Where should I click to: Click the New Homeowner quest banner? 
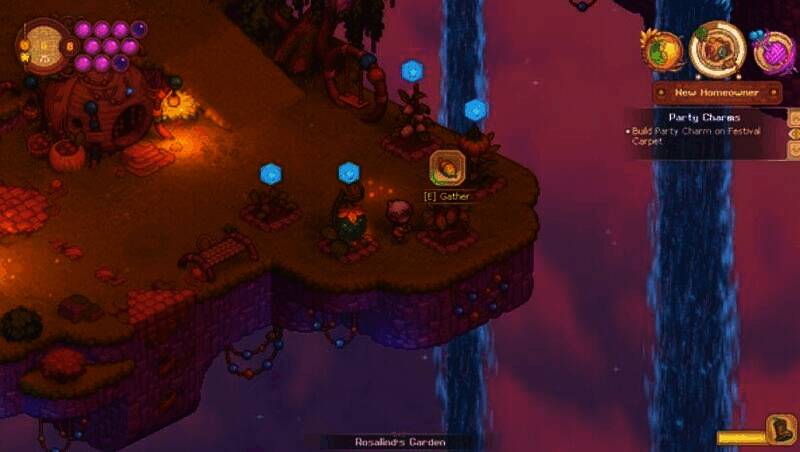coord(716,93)
